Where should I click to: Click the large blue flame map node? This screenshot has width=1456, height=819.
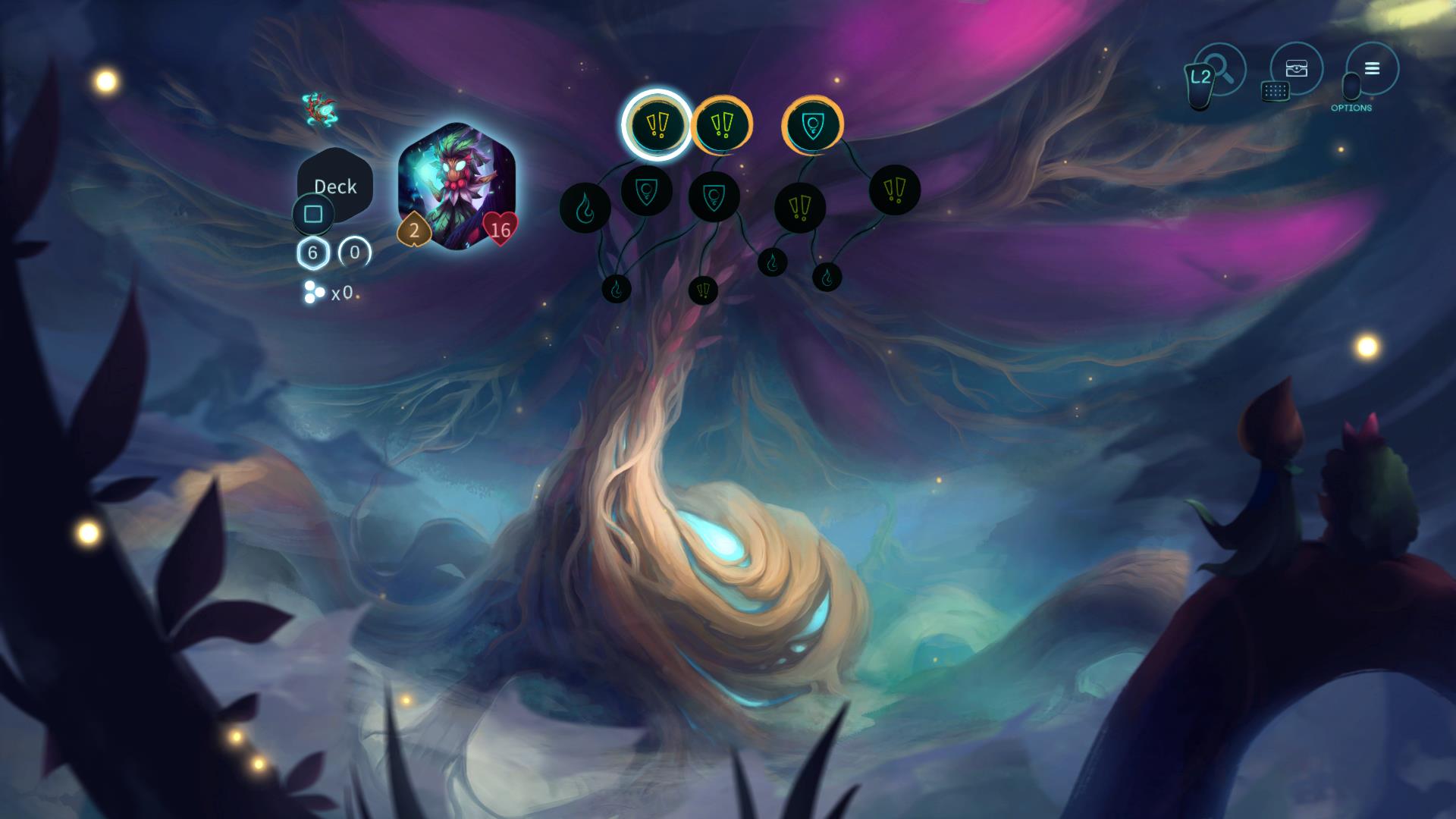585,208
